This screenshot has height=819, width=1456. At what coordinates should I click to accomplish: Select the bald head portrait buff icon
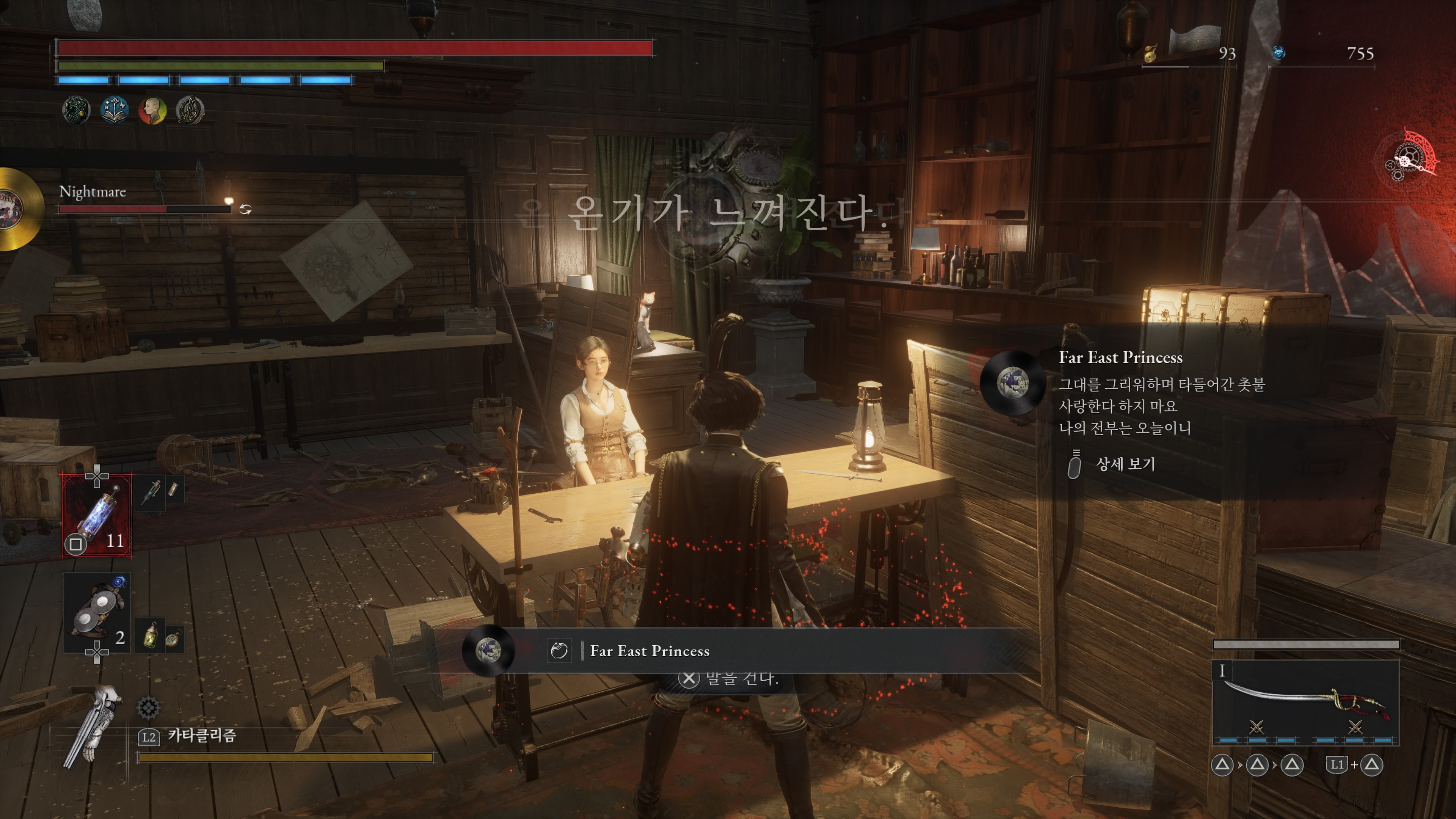pyautogui.click(x=152, y=110)
